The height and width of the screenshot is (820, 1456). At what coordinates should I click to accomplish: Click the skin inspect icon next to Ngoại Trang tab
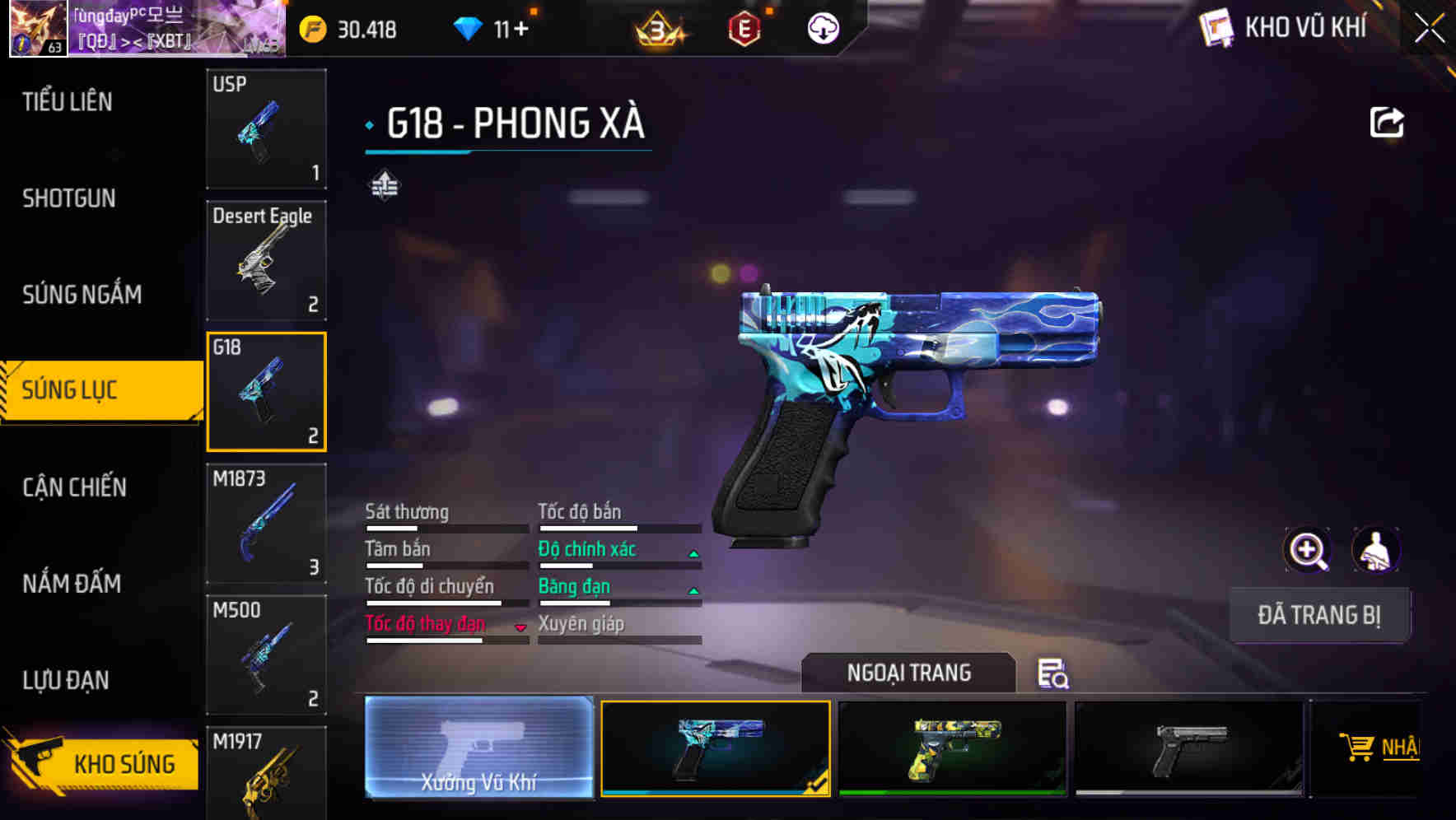[1055, 675]
